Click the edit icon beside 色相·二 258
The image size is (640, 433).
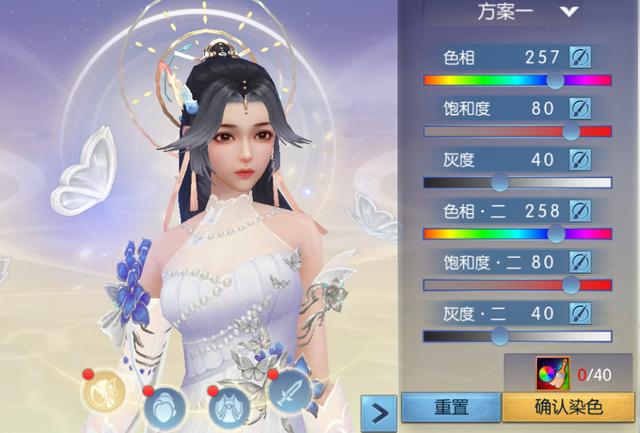click(580, 211)
